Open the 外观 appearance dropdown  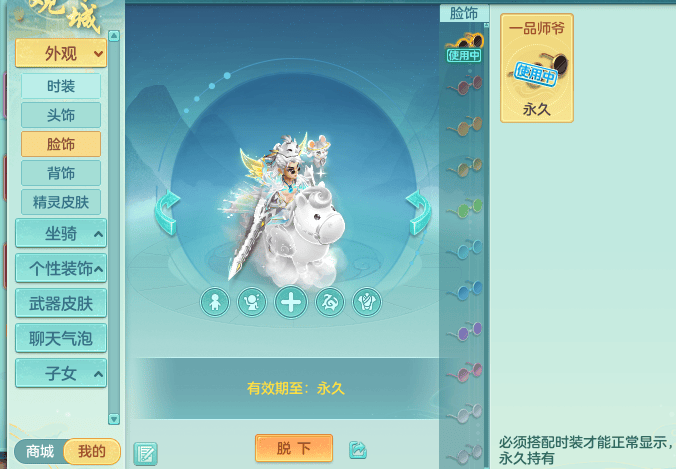pos(61,53)
